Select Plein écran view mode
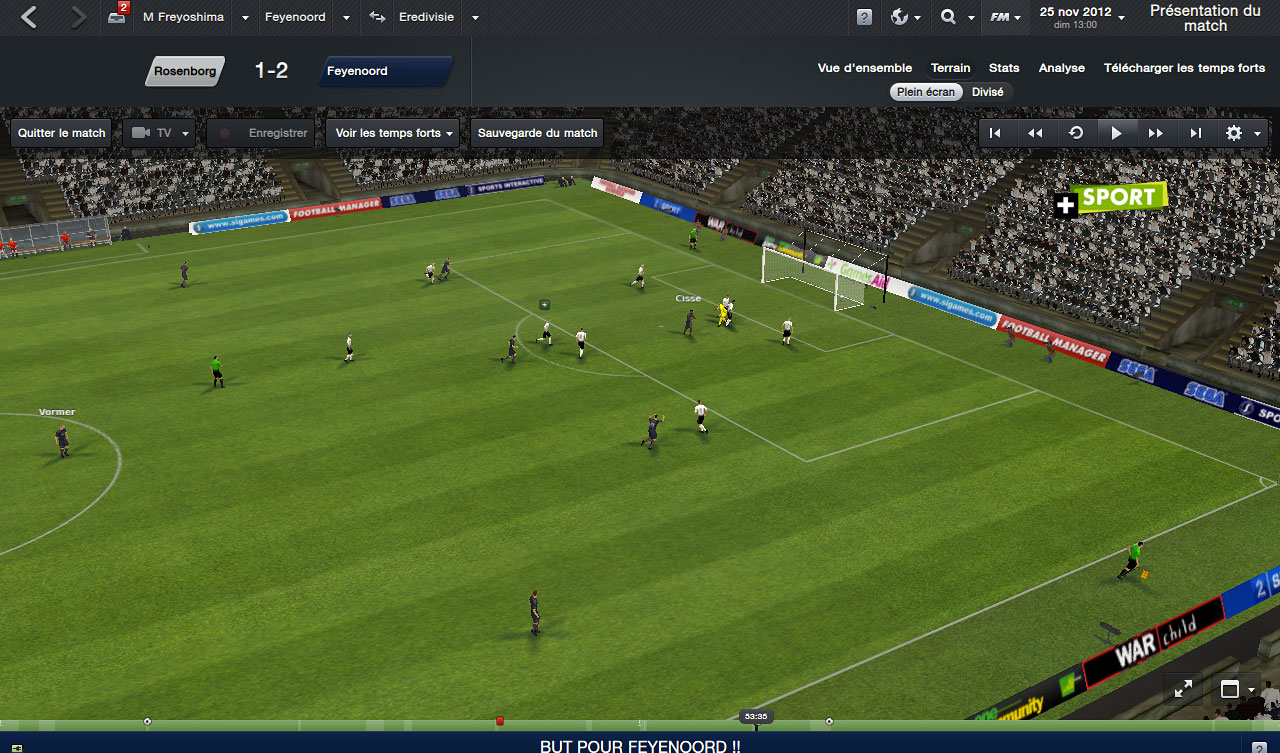 pos(926,92)
